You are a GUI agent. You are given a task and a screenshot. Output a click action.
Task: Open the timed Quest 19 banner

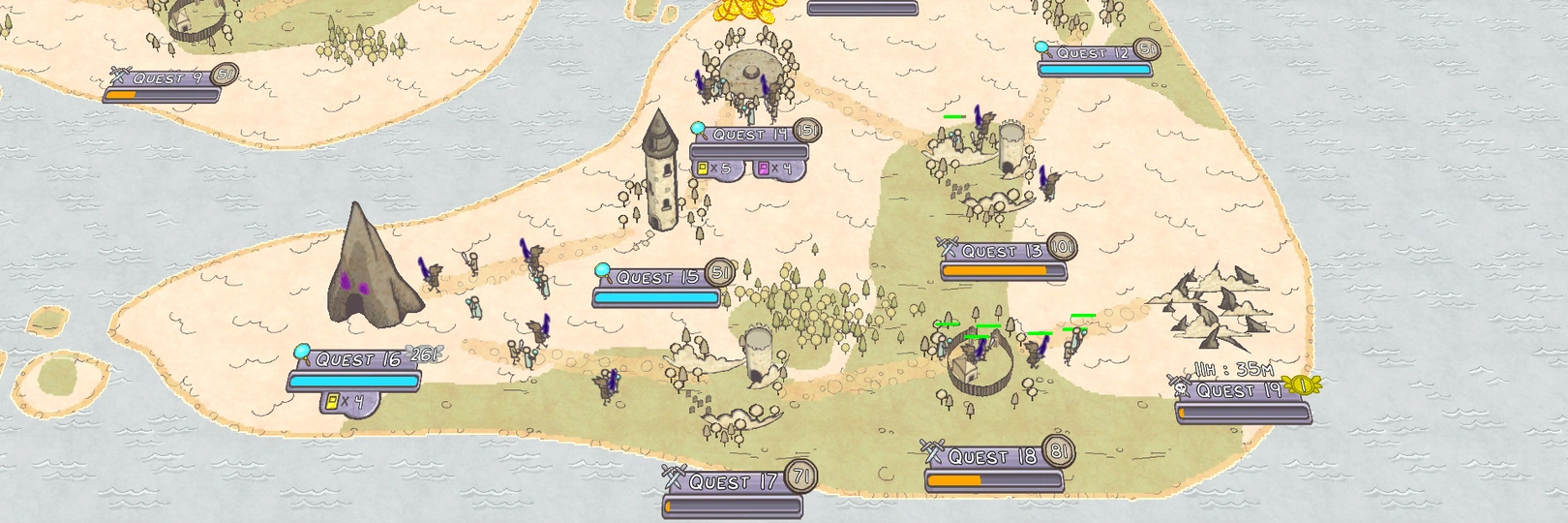tap(1239, 391)
